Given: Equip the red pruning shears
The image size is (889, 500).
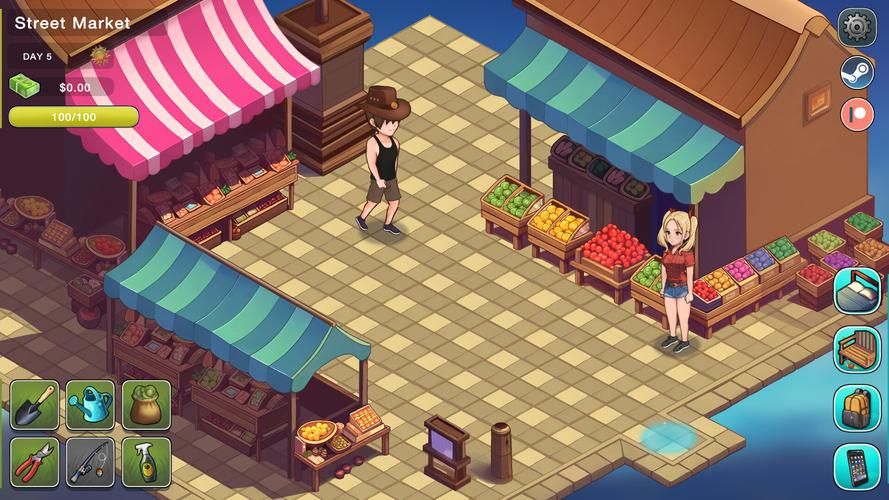Looking at the screenshot, I should 35,462.
